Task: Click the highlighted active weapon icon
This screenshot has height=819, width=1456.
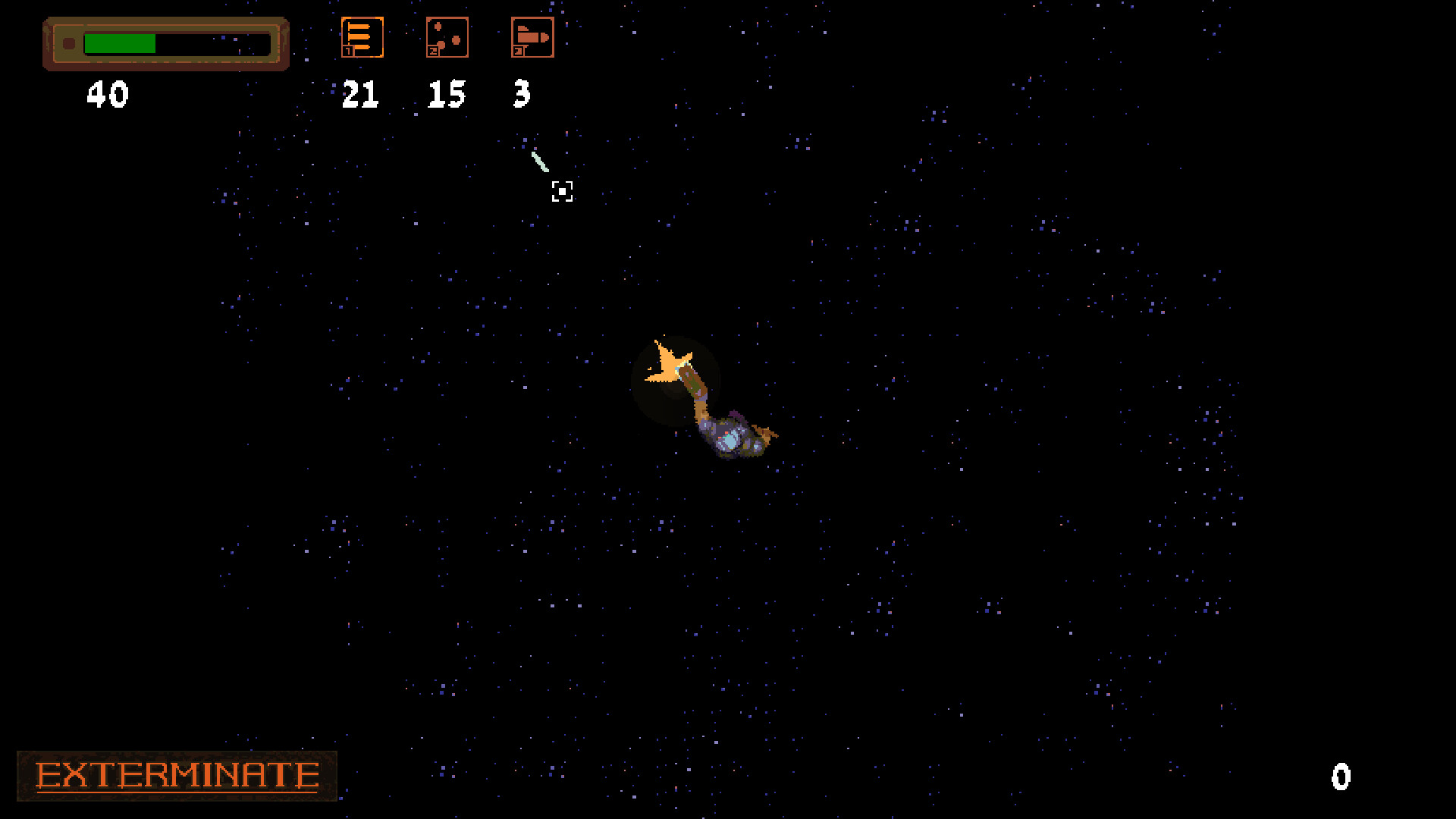Action: coord(362,36)
